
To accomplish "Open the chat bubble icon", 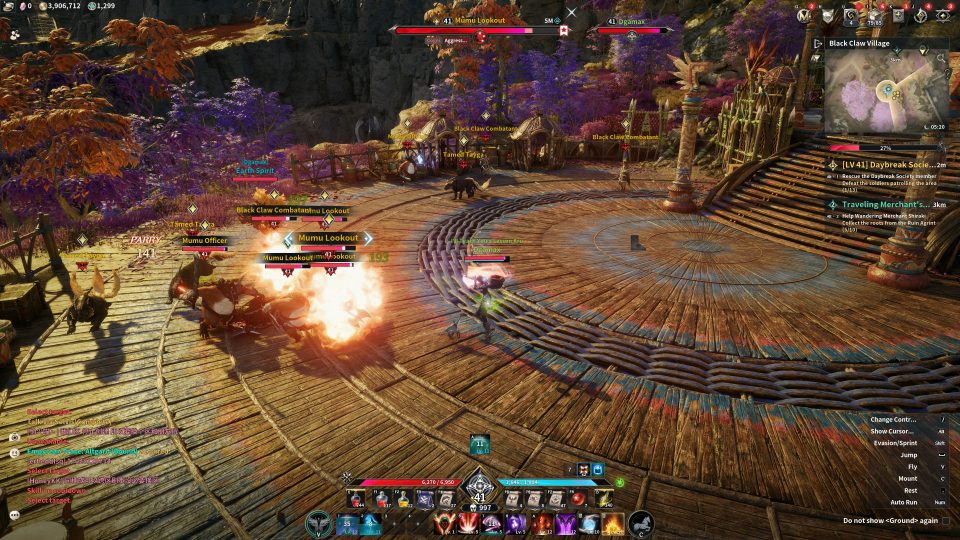I will [x=15, y=515].
